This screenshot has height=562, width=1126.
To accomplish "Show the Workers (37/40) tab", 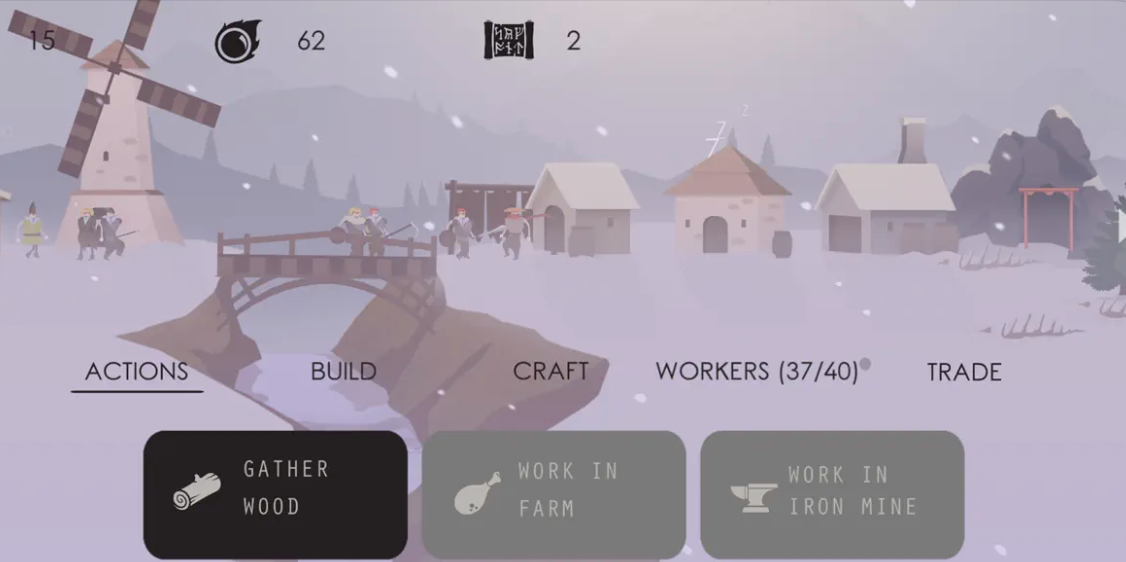I will pos(757,372).
